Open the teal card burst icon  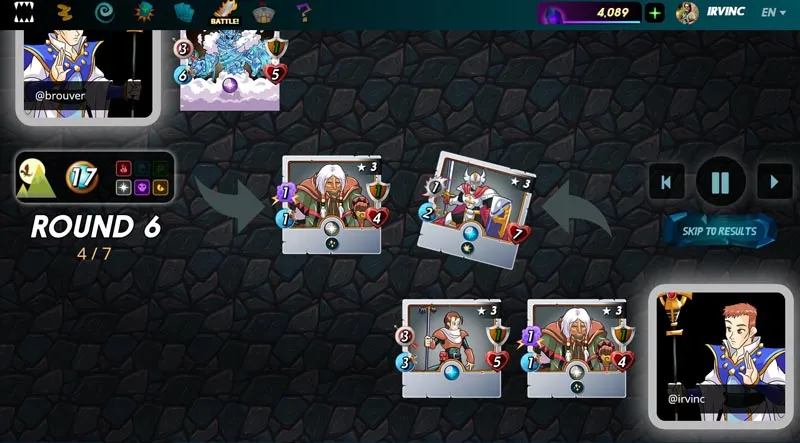point(144,13)
